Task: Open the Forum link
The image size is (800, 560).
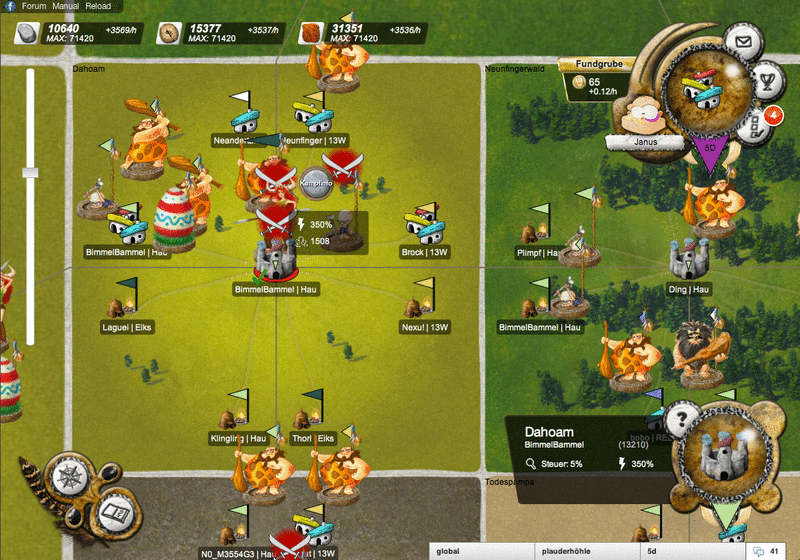Action: [x=34, y=6]
